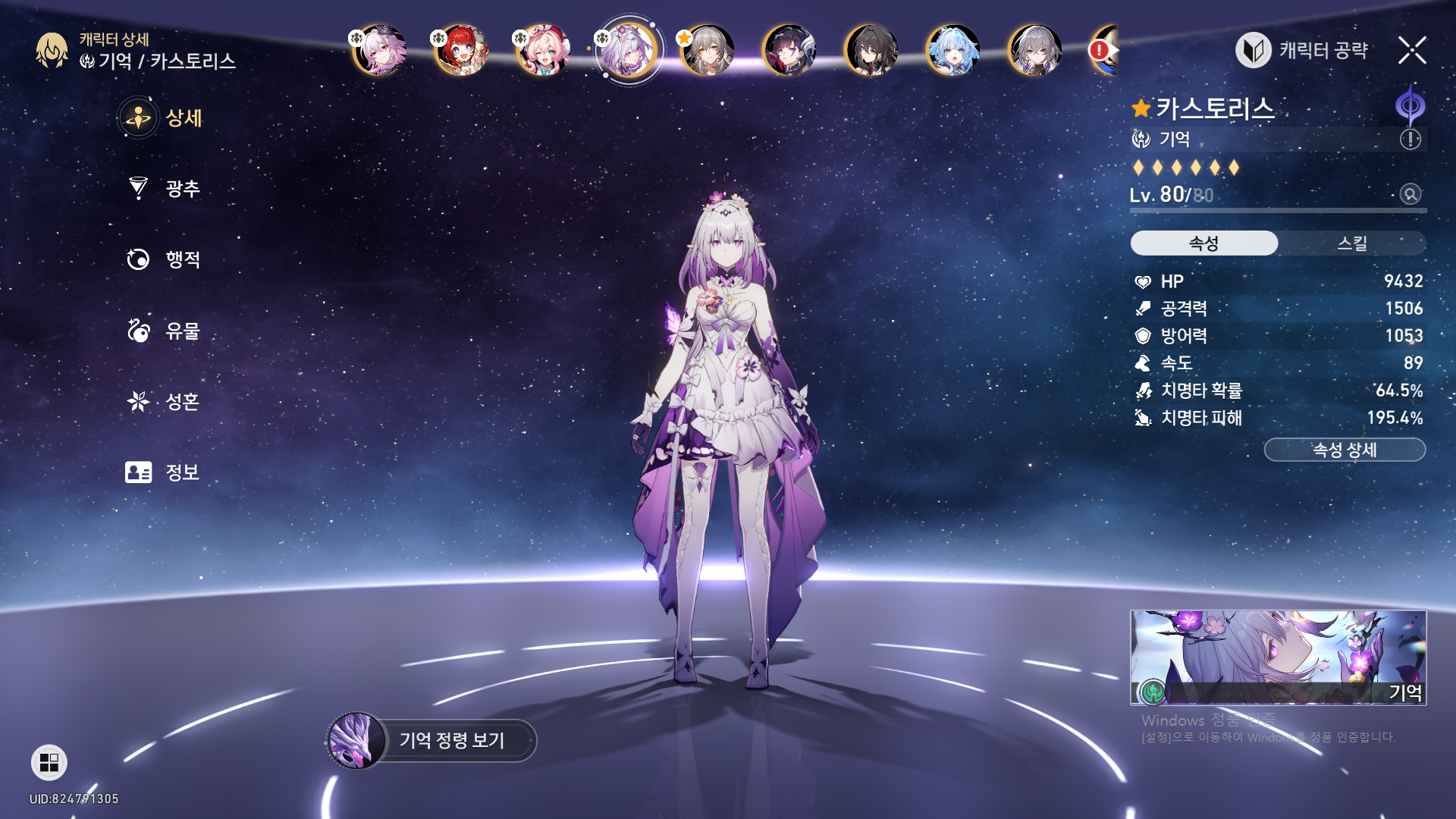This screenshot has height=819, width=1456.
Task: Open the 캐릭터 공략 character guide
Action: 1303,51
